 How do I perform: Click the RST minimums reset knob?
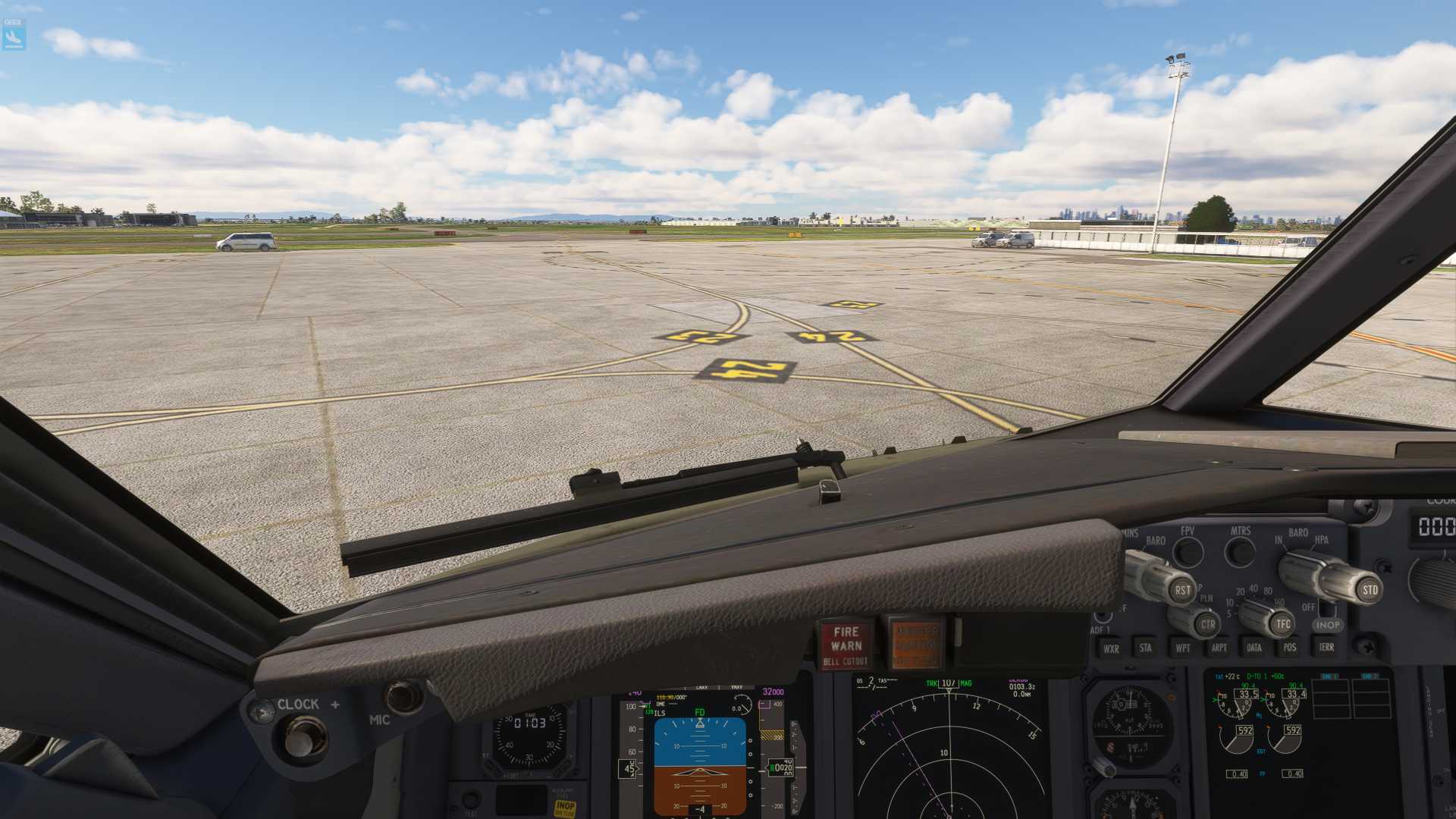pos(1181,590)
